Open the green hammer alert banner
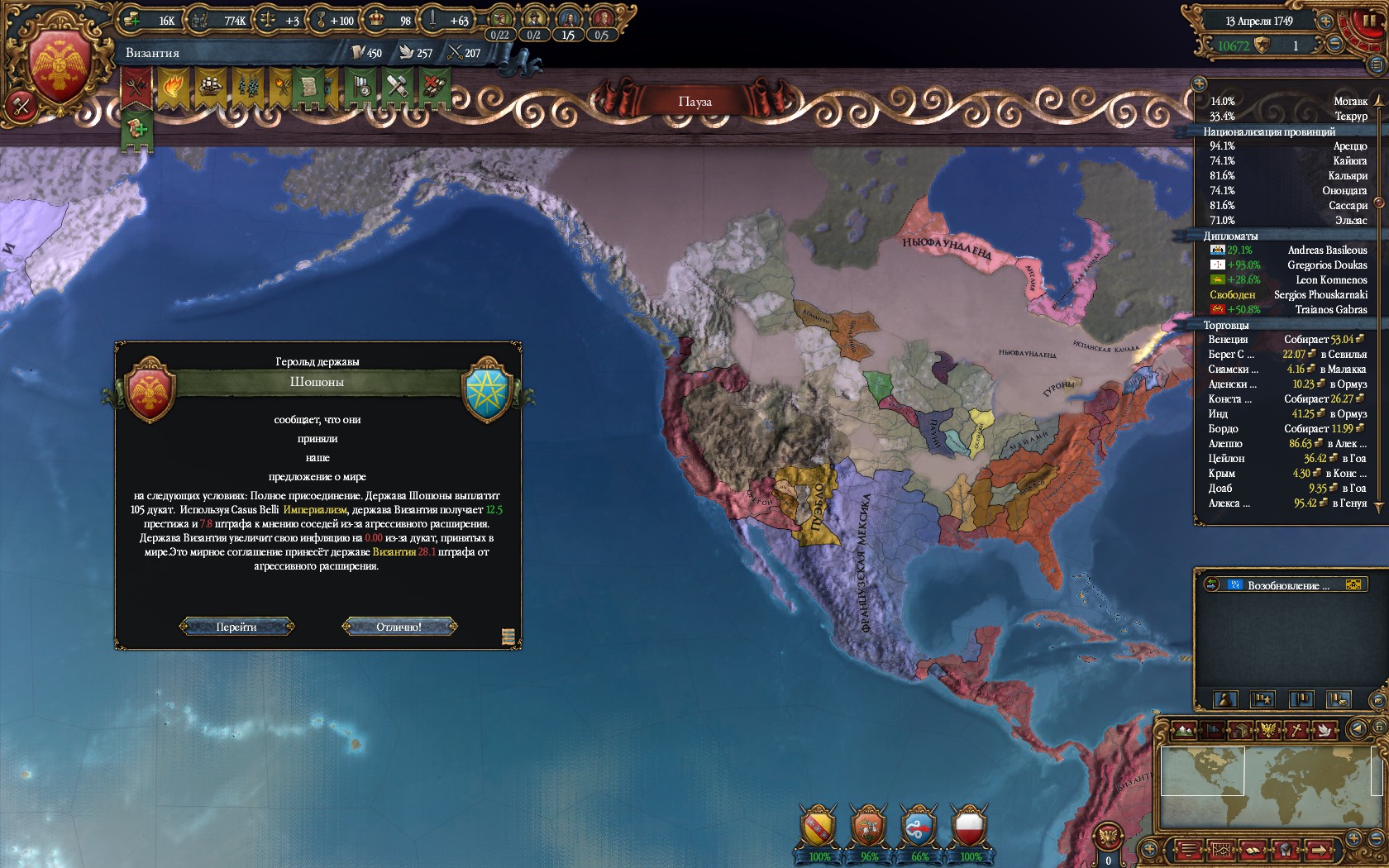This screenshot has width=1389, height=868. click(x=397, y=87)
